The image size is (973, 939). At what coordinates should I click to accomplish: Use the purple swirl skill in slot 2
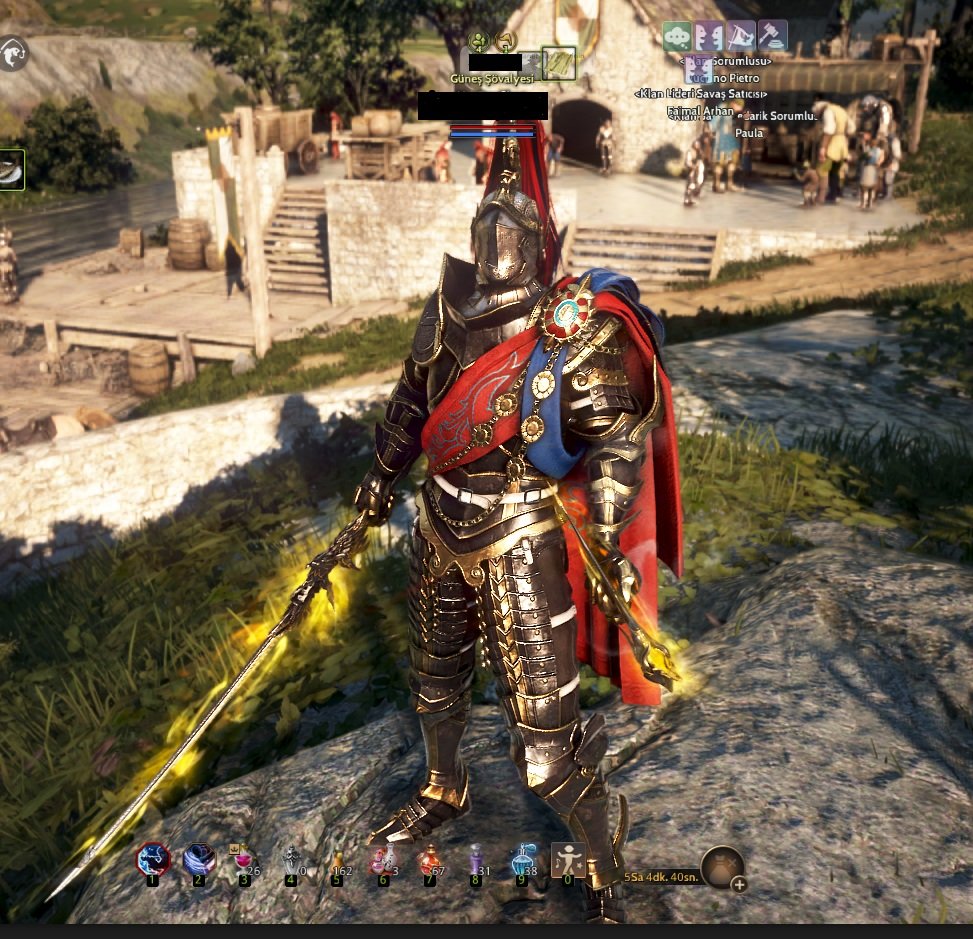[x=199, y=860]
